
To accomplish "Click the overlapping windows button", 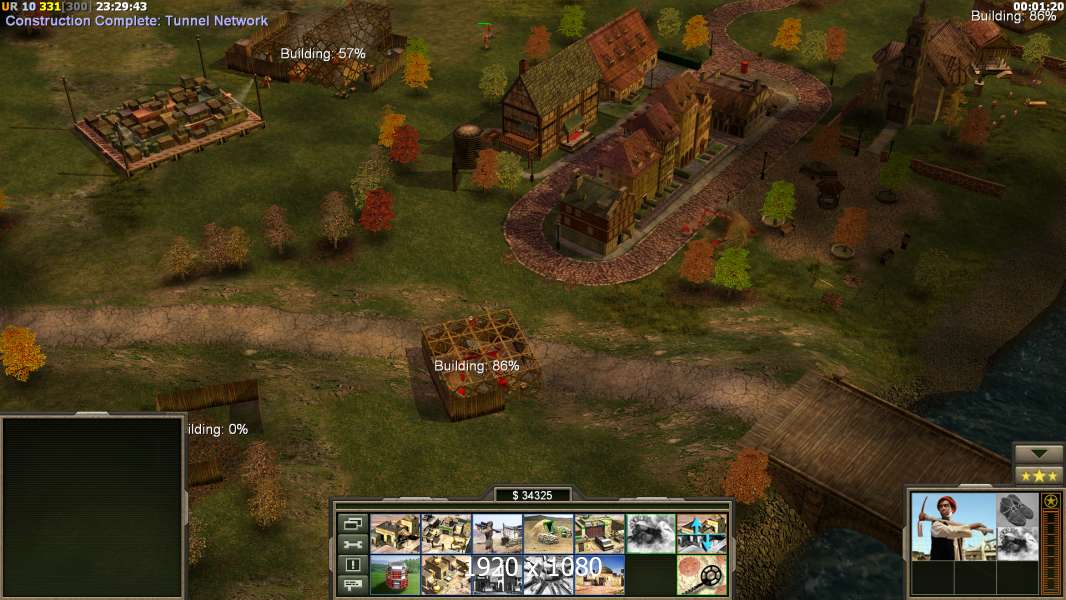I will [352, 523].
